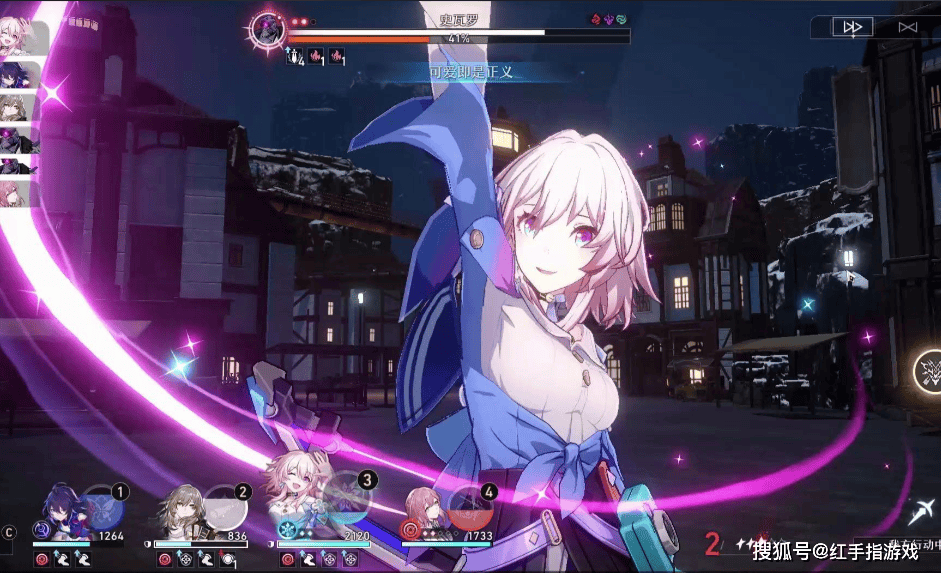941x573 pixels.
Task: Select the red-haired character in party slot 4
Action: pyautogui.click(x=425, y=510)
